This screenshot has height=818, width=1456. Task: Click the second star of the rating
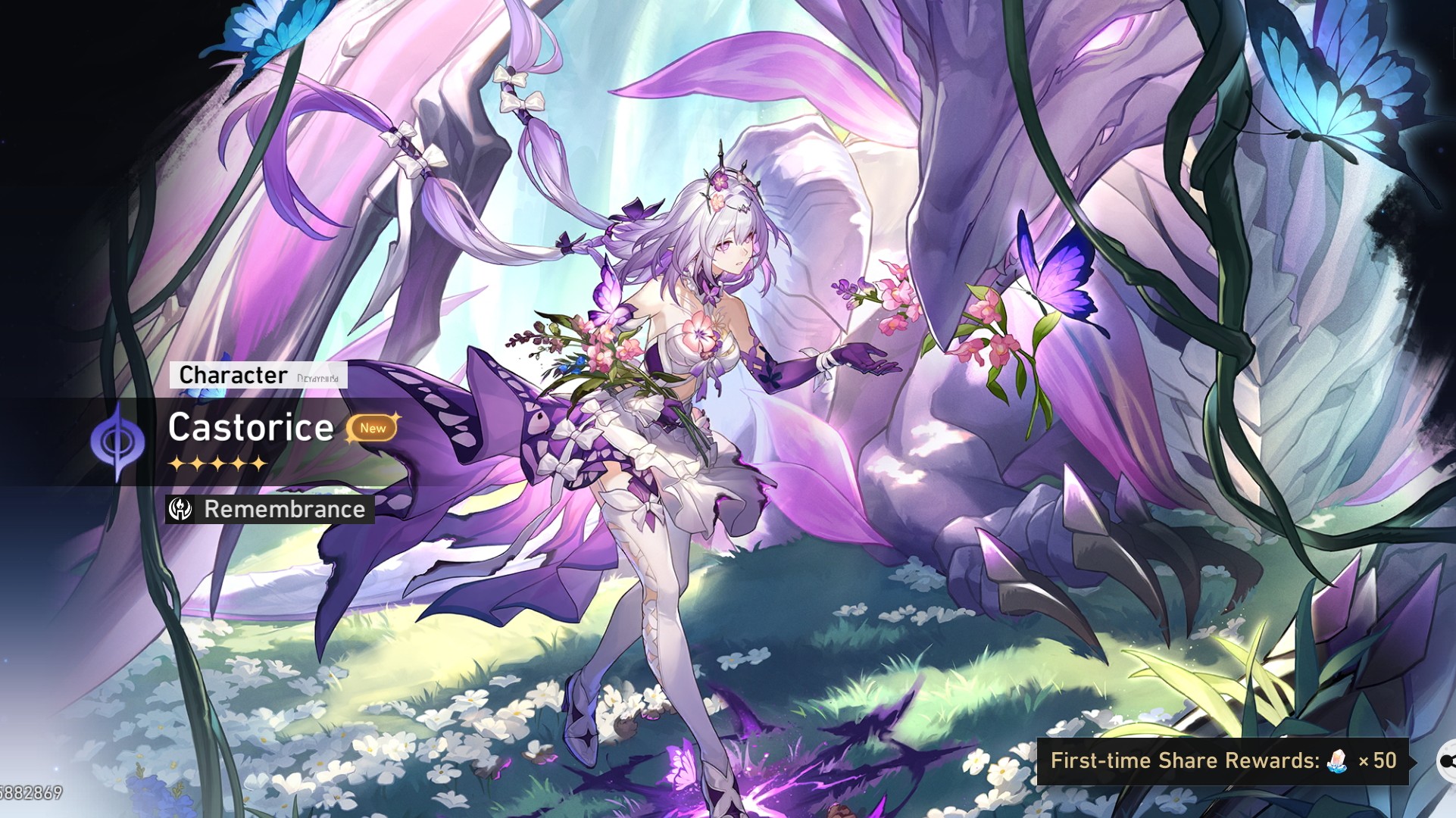tap(197, 464)
